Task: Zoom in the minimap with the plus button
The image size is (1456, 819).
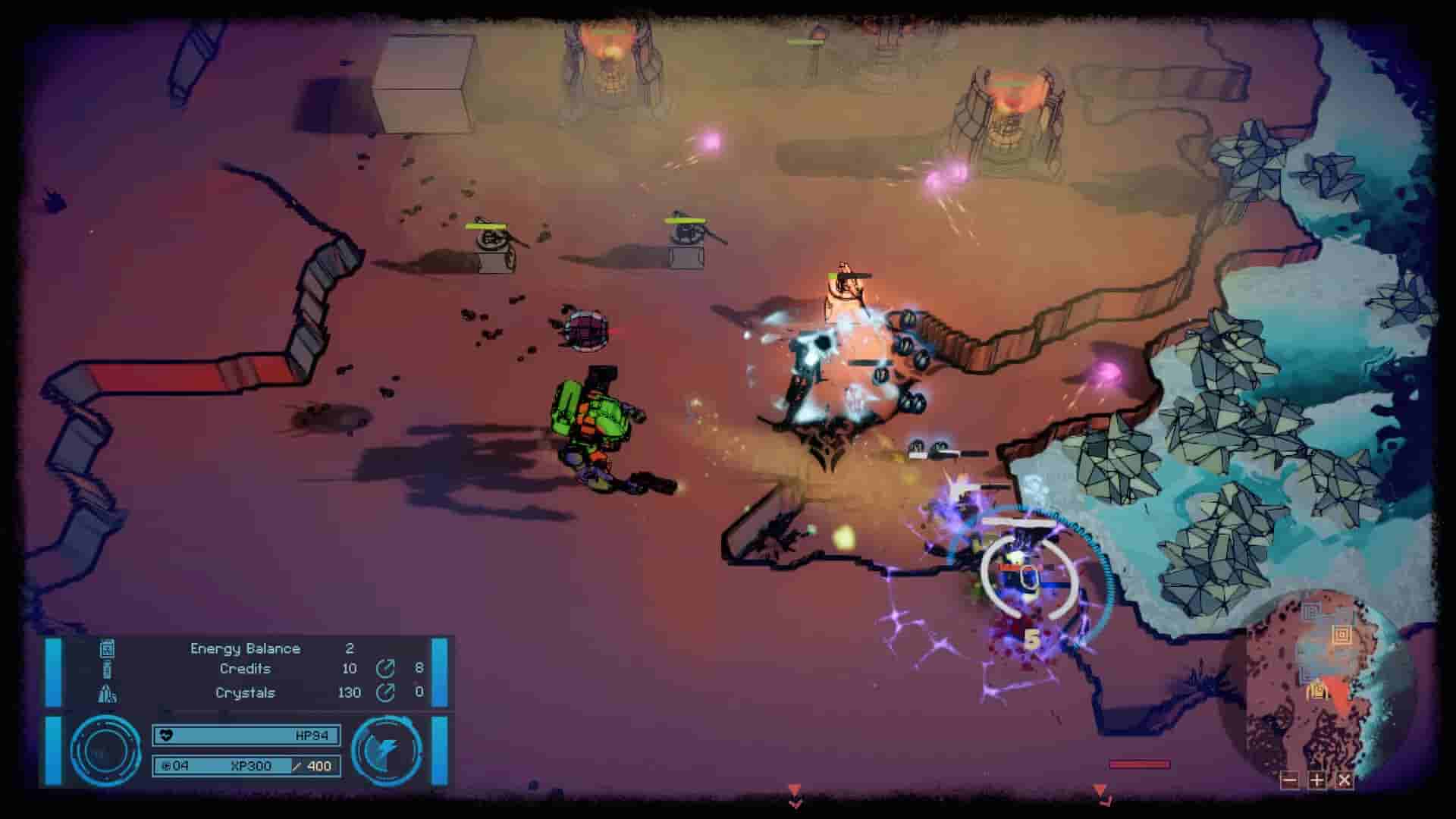Action: click(x=1317, y=780)
